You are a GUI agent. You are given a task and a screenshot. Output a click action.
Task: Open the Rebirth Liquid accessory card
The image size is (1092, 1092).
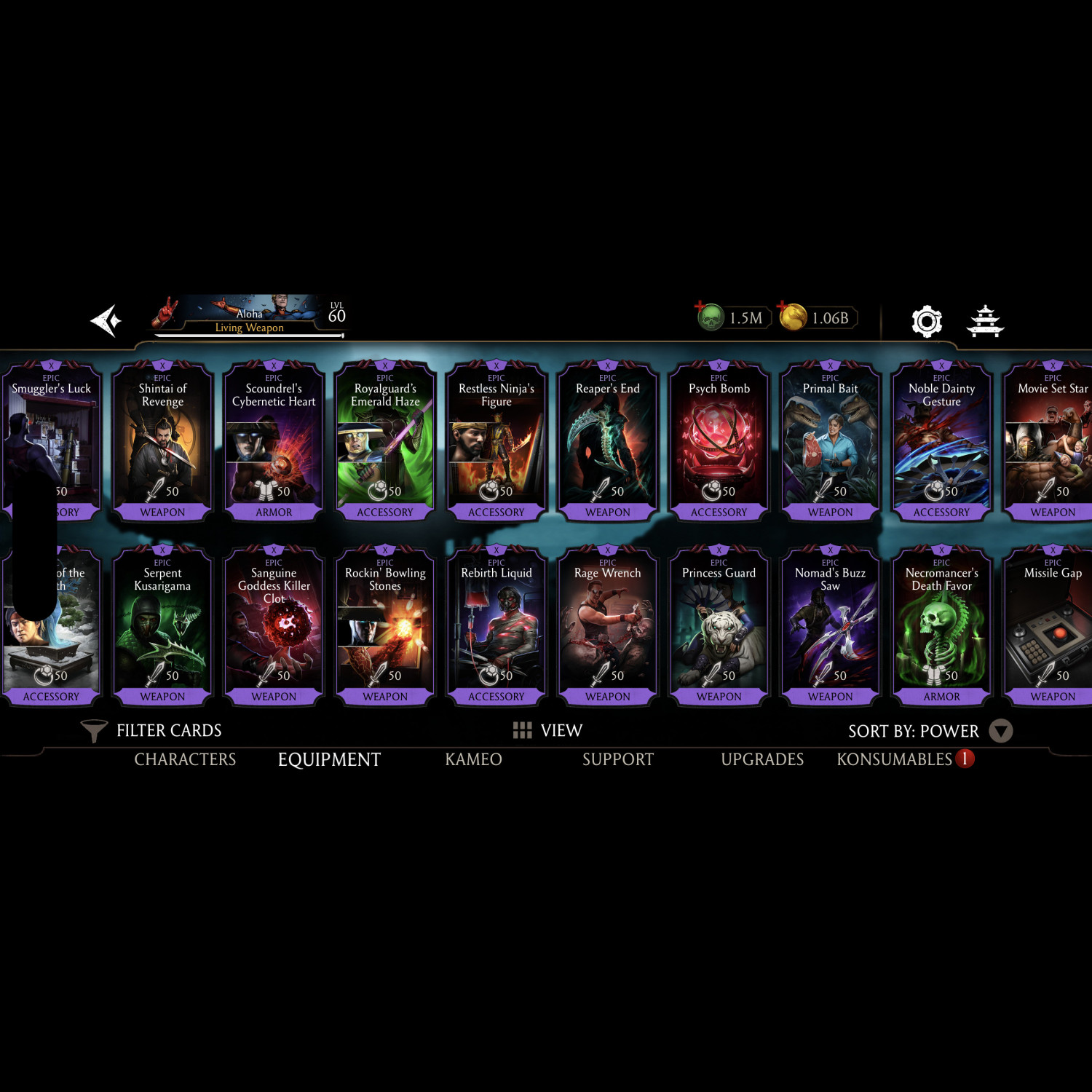click(x=496, y=625)
